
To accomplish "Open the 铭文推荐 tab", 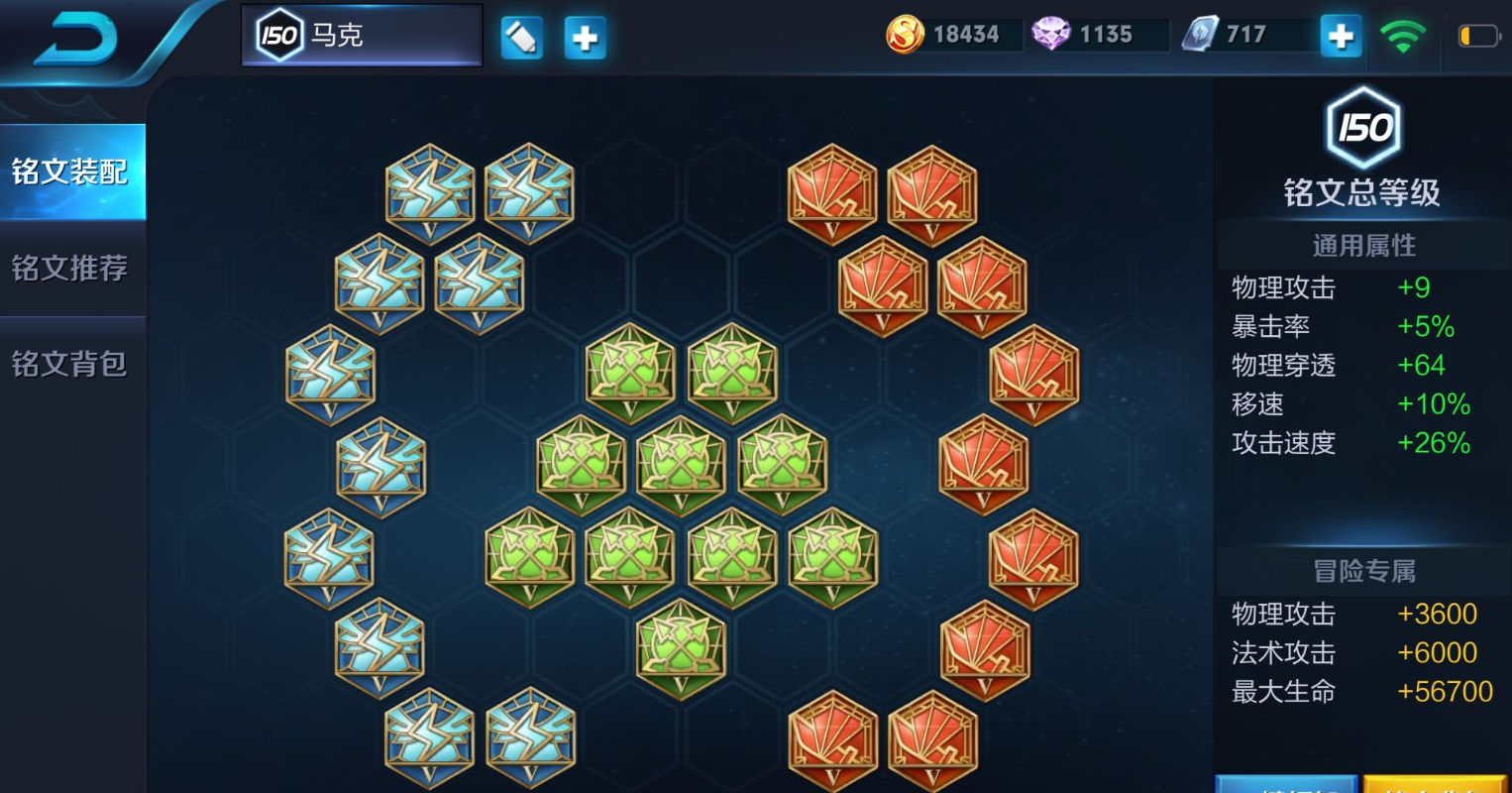I will [71, 268].
